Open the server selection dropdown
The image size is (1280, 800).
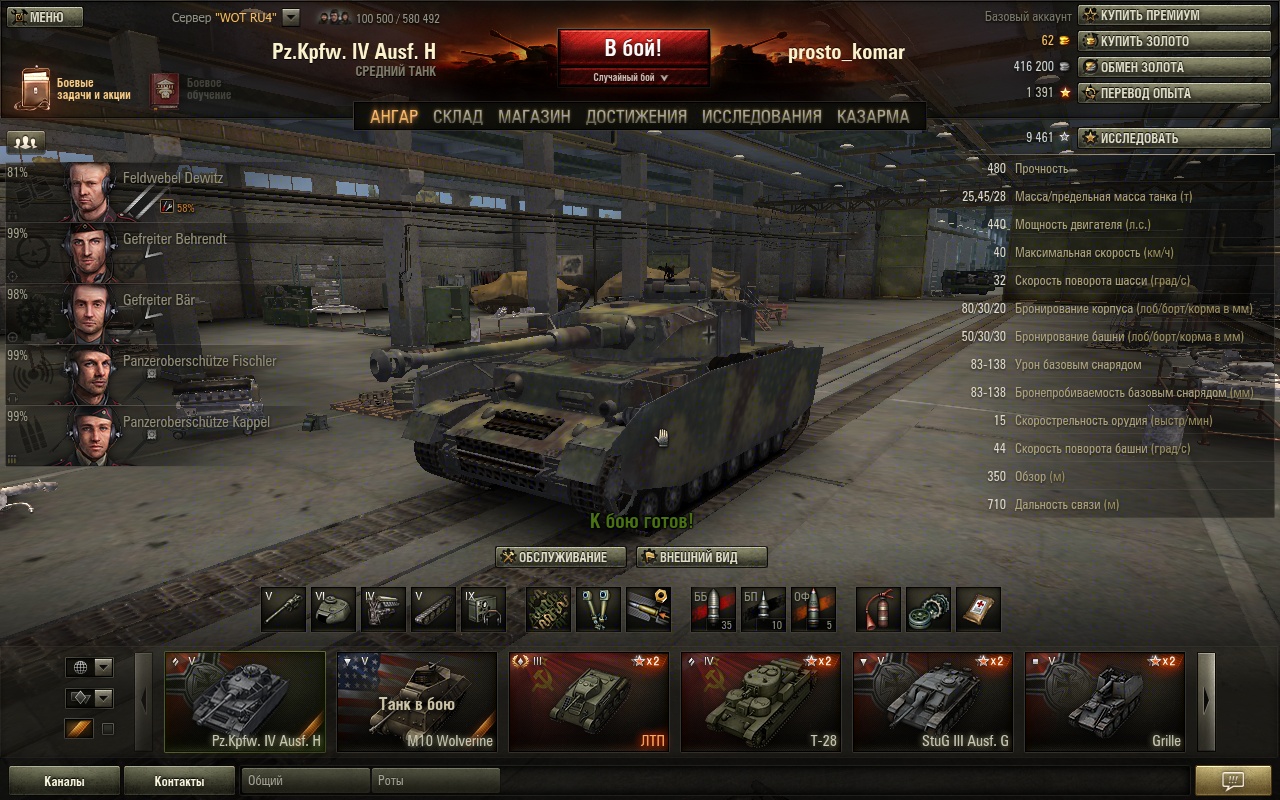(291, 17)
